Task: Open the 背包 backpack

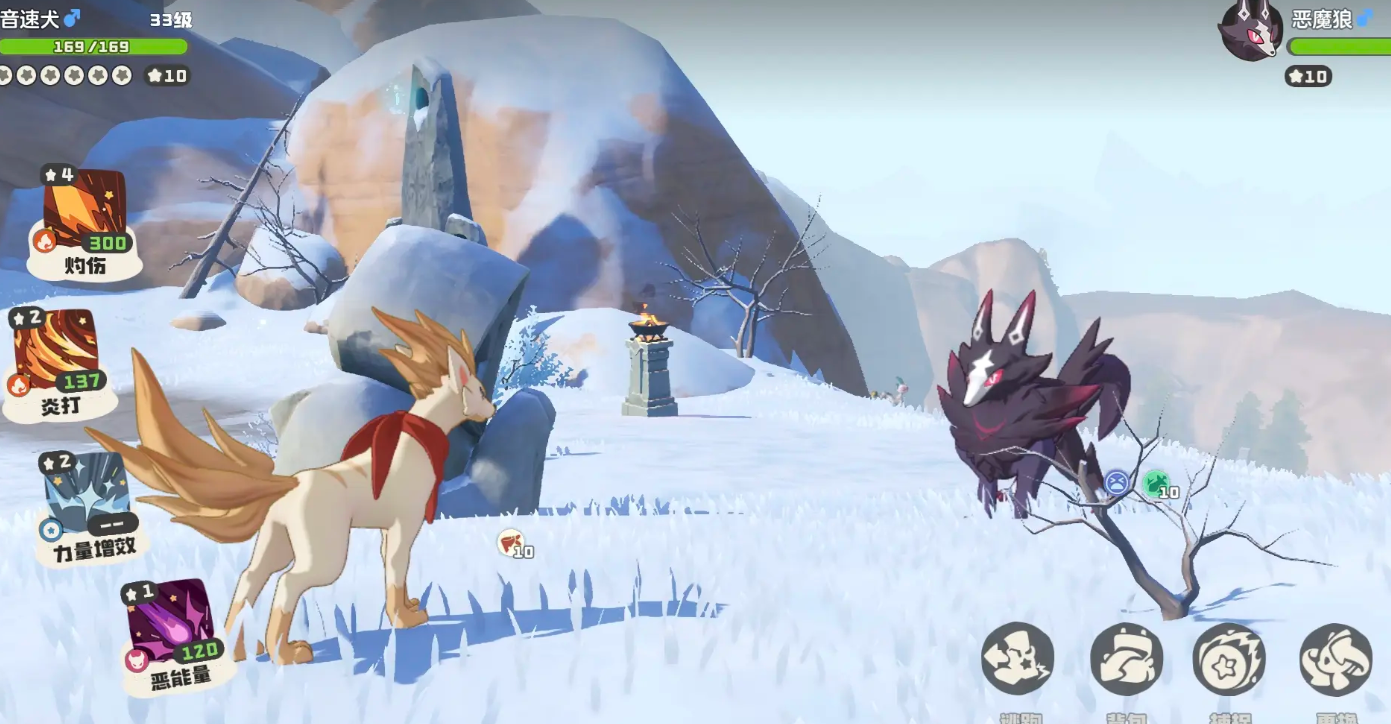Action: click(1126, 659)
